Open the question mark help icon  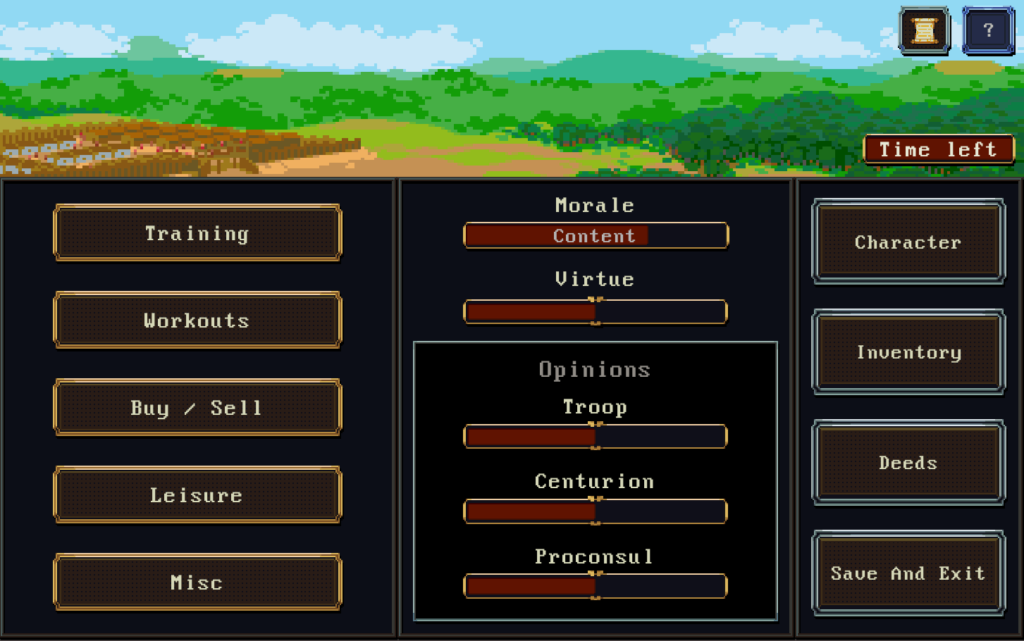(988, 30)
